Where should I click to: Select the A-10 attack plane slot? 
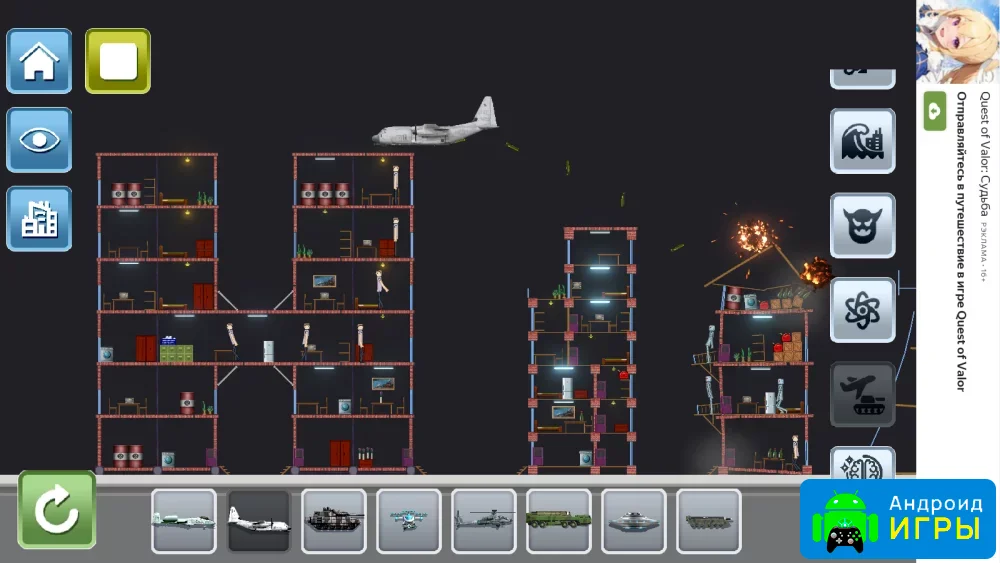click(x=184, y=521)
